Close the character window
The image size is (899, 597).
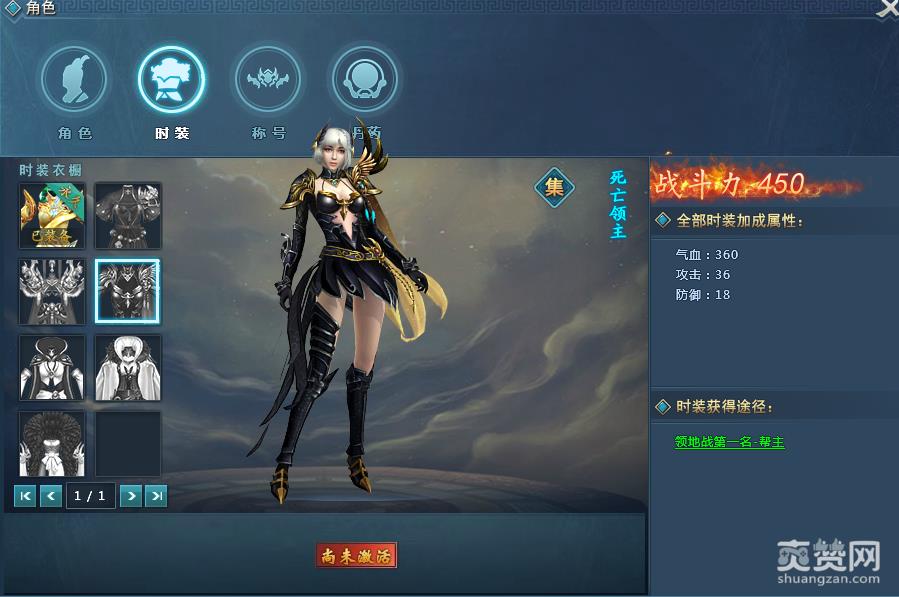pos(887,8)
